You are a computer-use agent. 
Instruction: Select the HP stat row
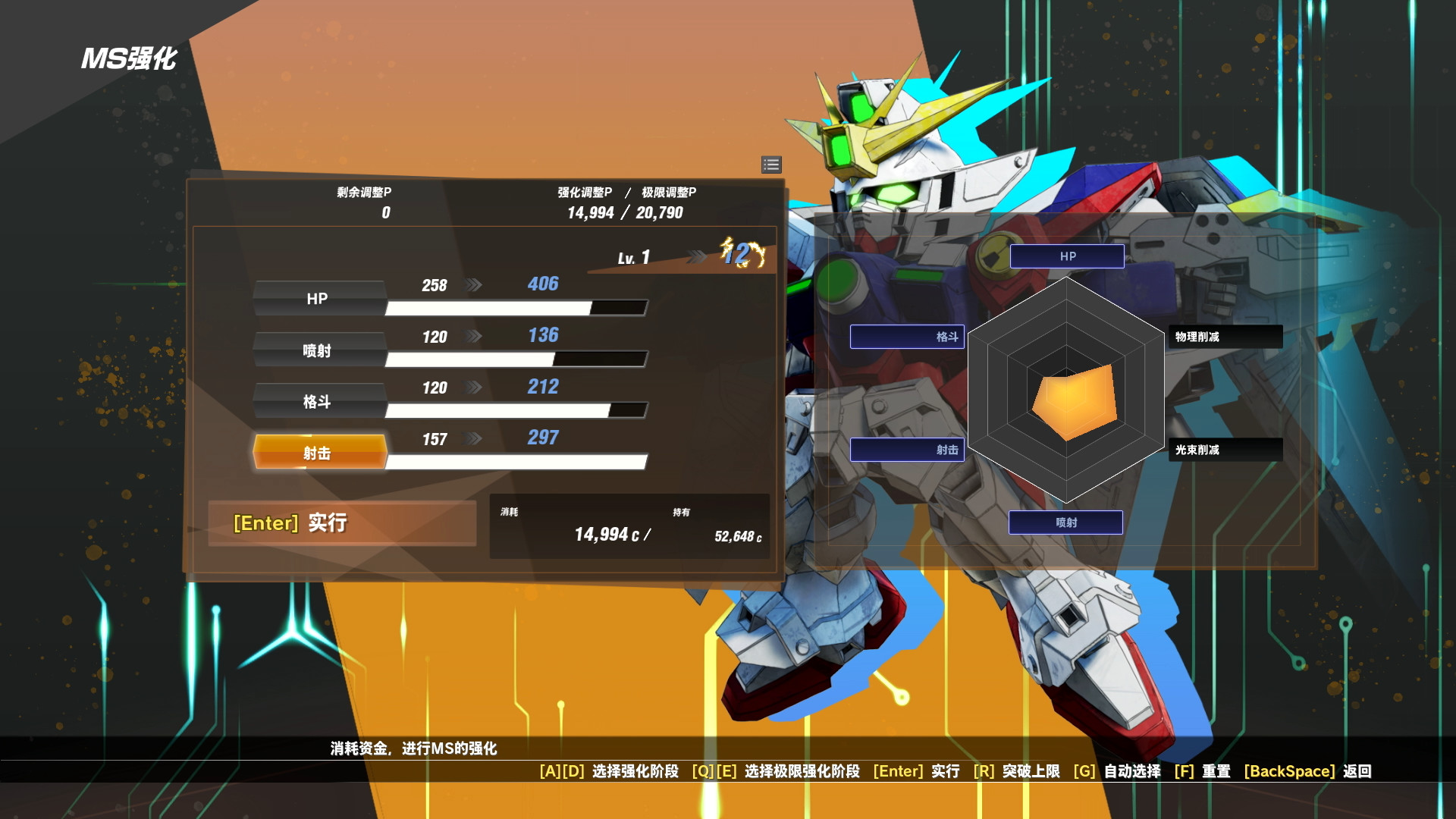pyautogui.click(x=318, y=299)
